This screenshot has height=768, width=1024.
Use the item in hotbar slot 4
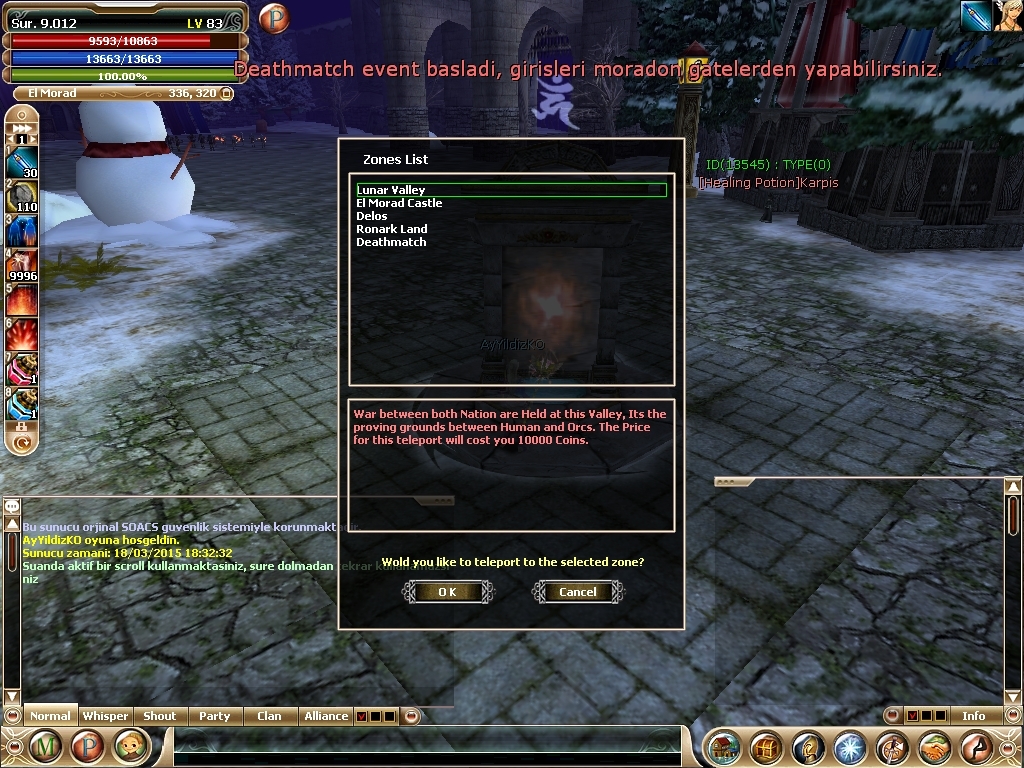[21, 265]
